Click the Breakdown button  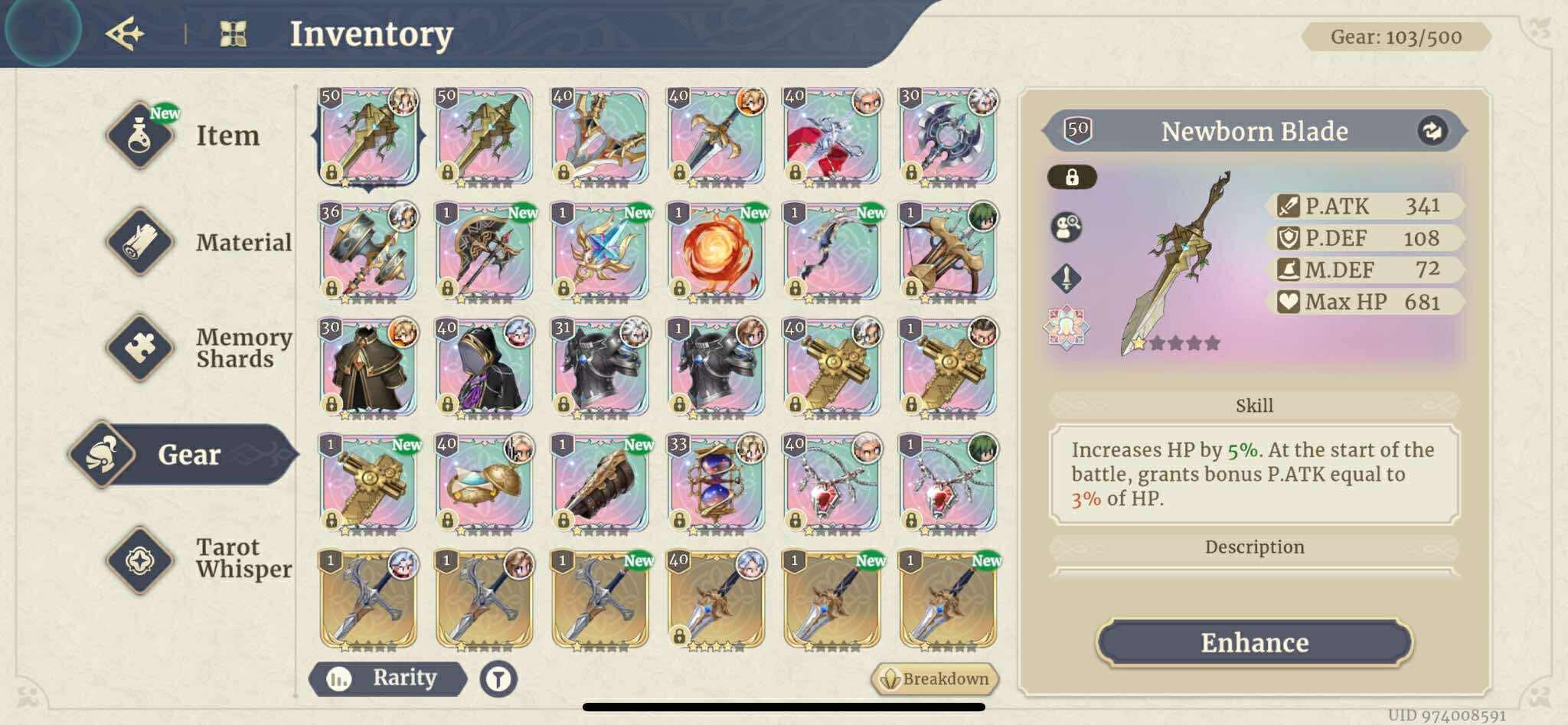936,678
